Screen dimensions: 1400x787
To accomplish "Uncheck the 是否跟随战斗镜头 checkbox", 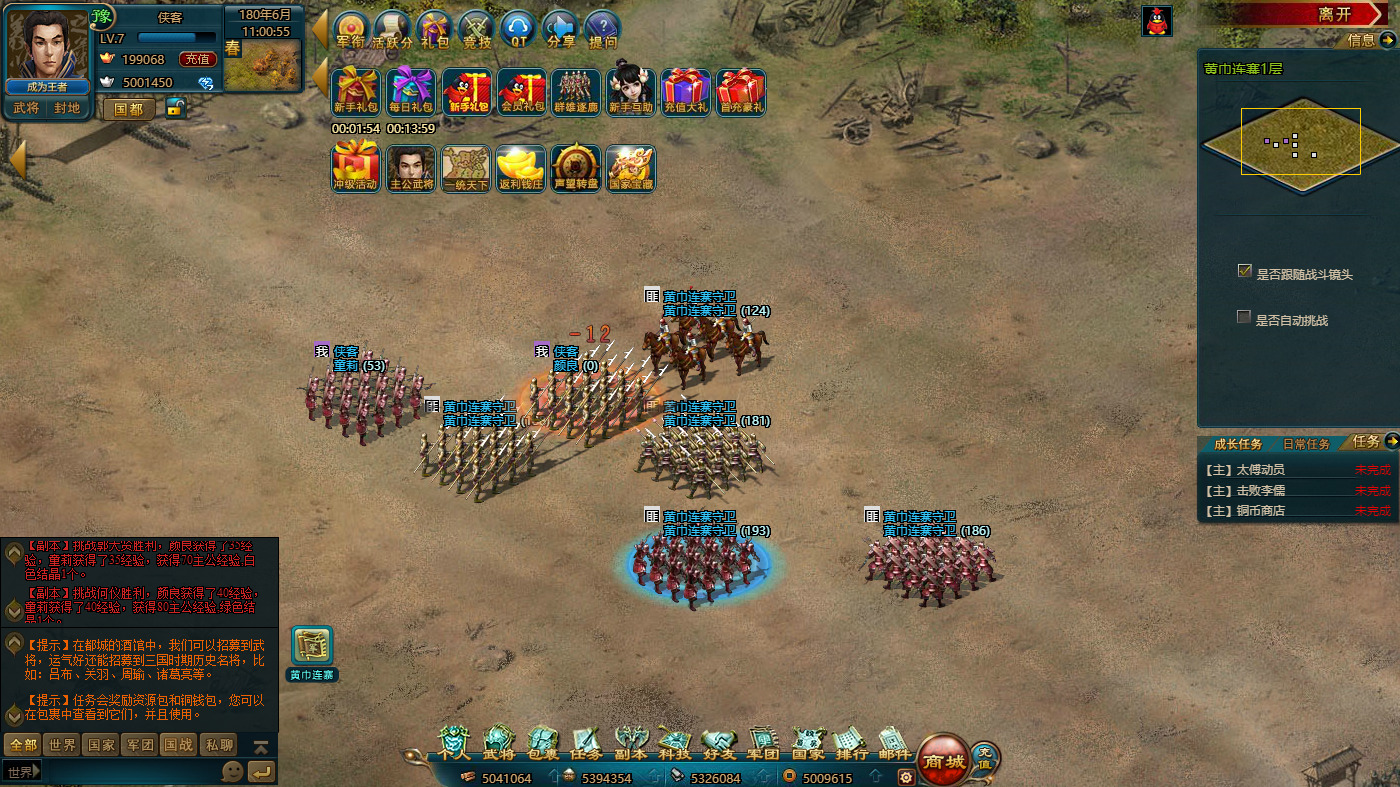I will [1244, 271].
